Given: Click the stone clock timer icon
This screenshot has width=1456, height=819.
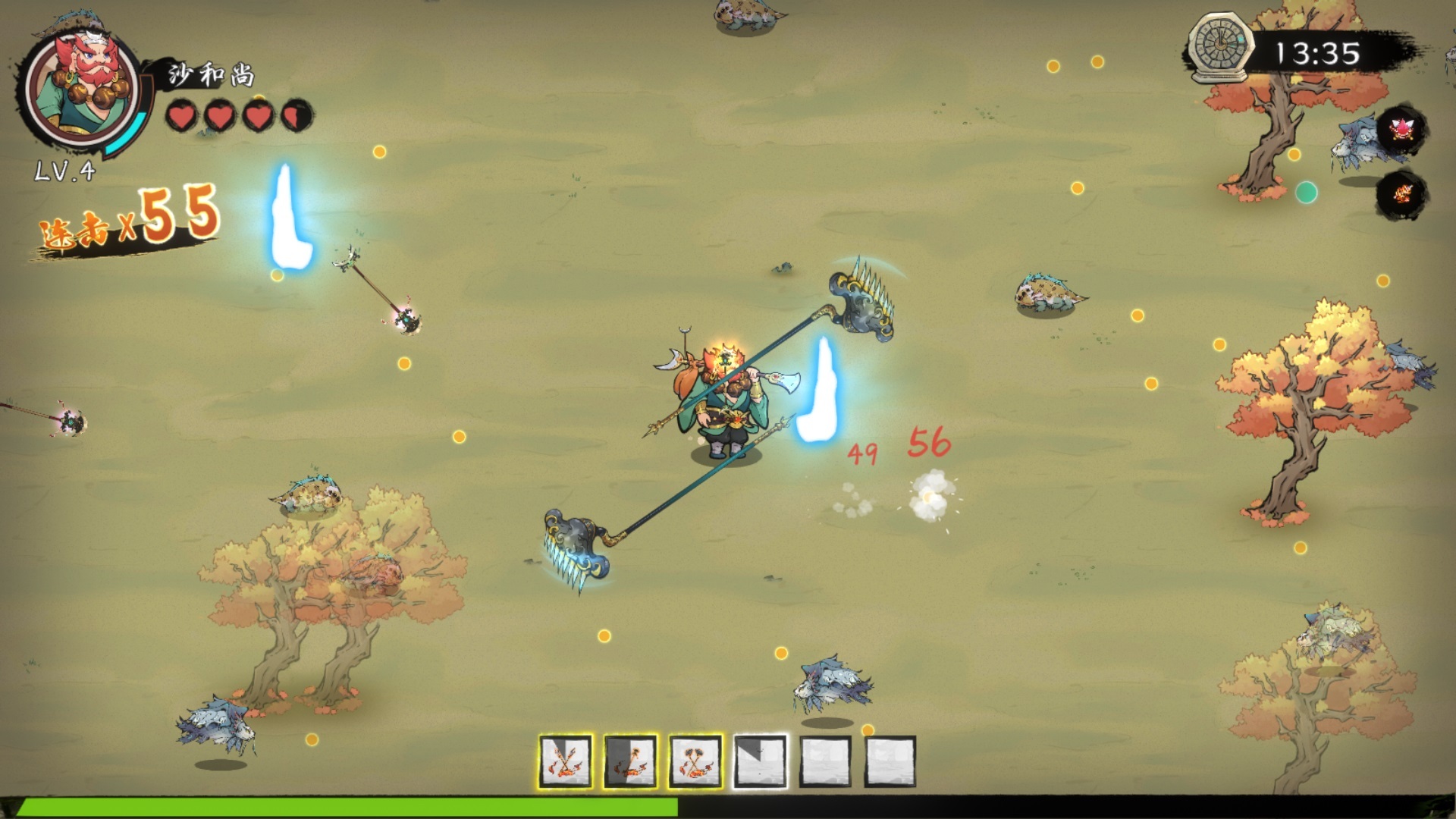Looking at the screenshot, I should (x=1220, y=49).
